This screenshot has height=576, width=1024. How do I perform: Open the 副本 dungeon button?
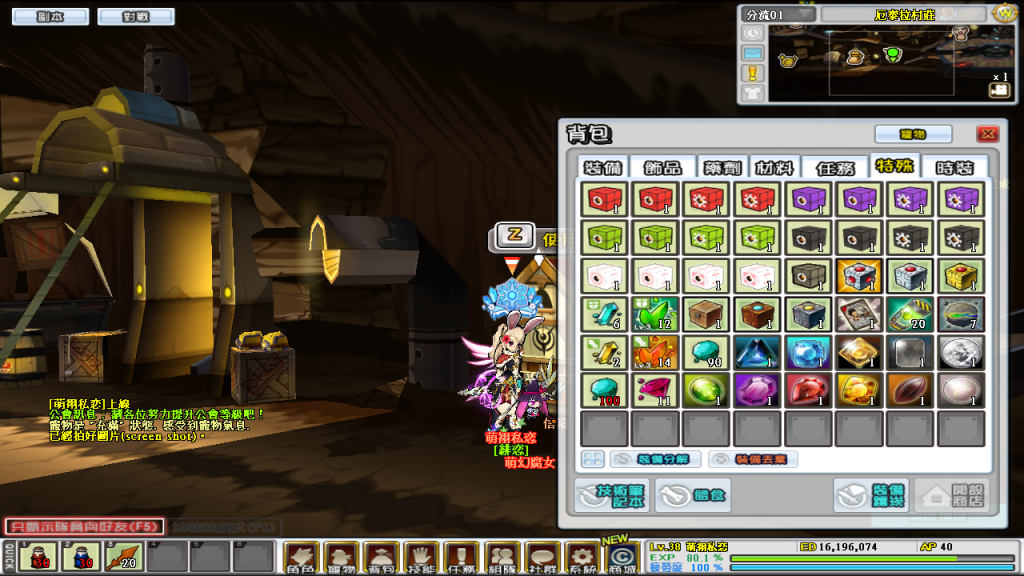click(x=47, y=17)
